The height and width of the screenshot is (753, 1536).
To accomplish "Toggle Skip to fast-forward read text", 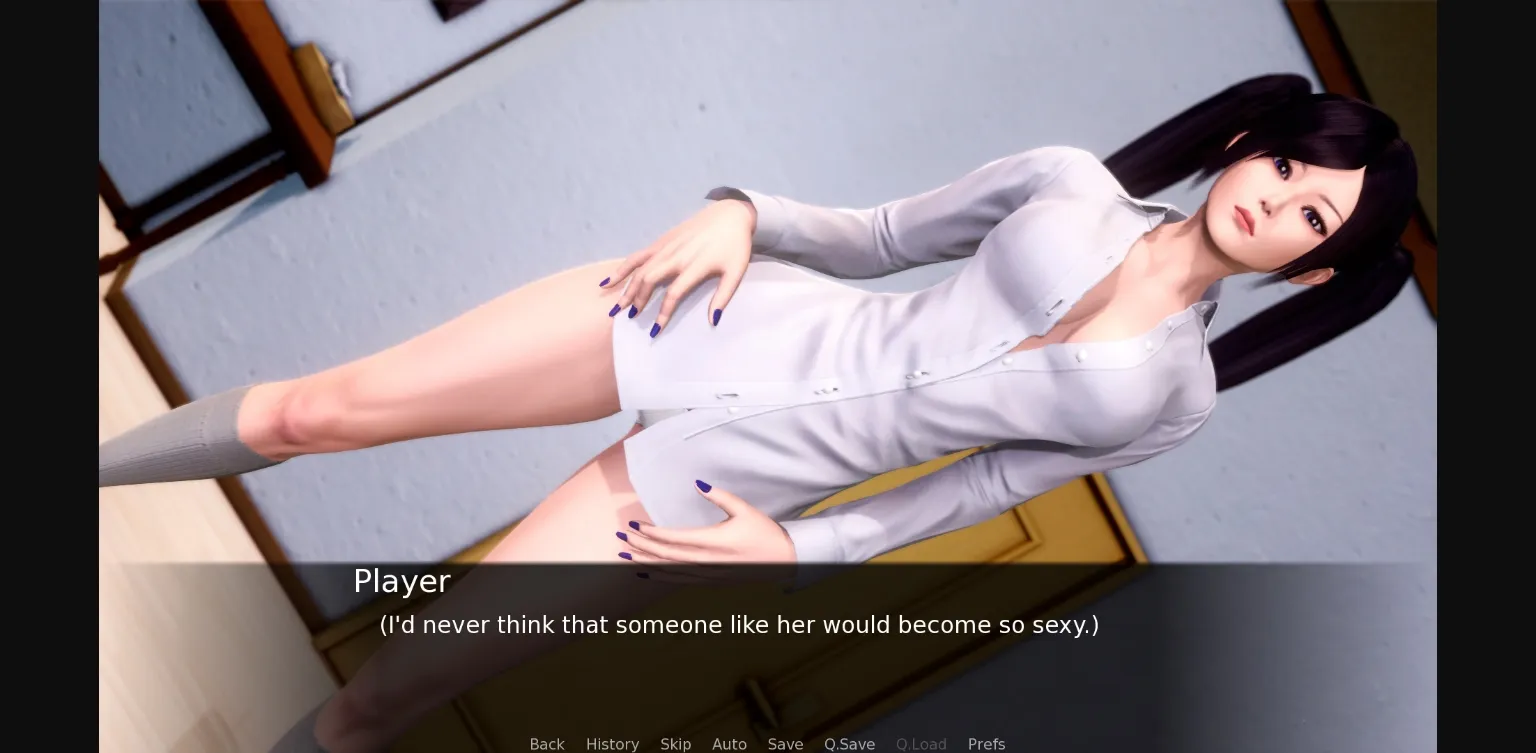I will point(675,744).
